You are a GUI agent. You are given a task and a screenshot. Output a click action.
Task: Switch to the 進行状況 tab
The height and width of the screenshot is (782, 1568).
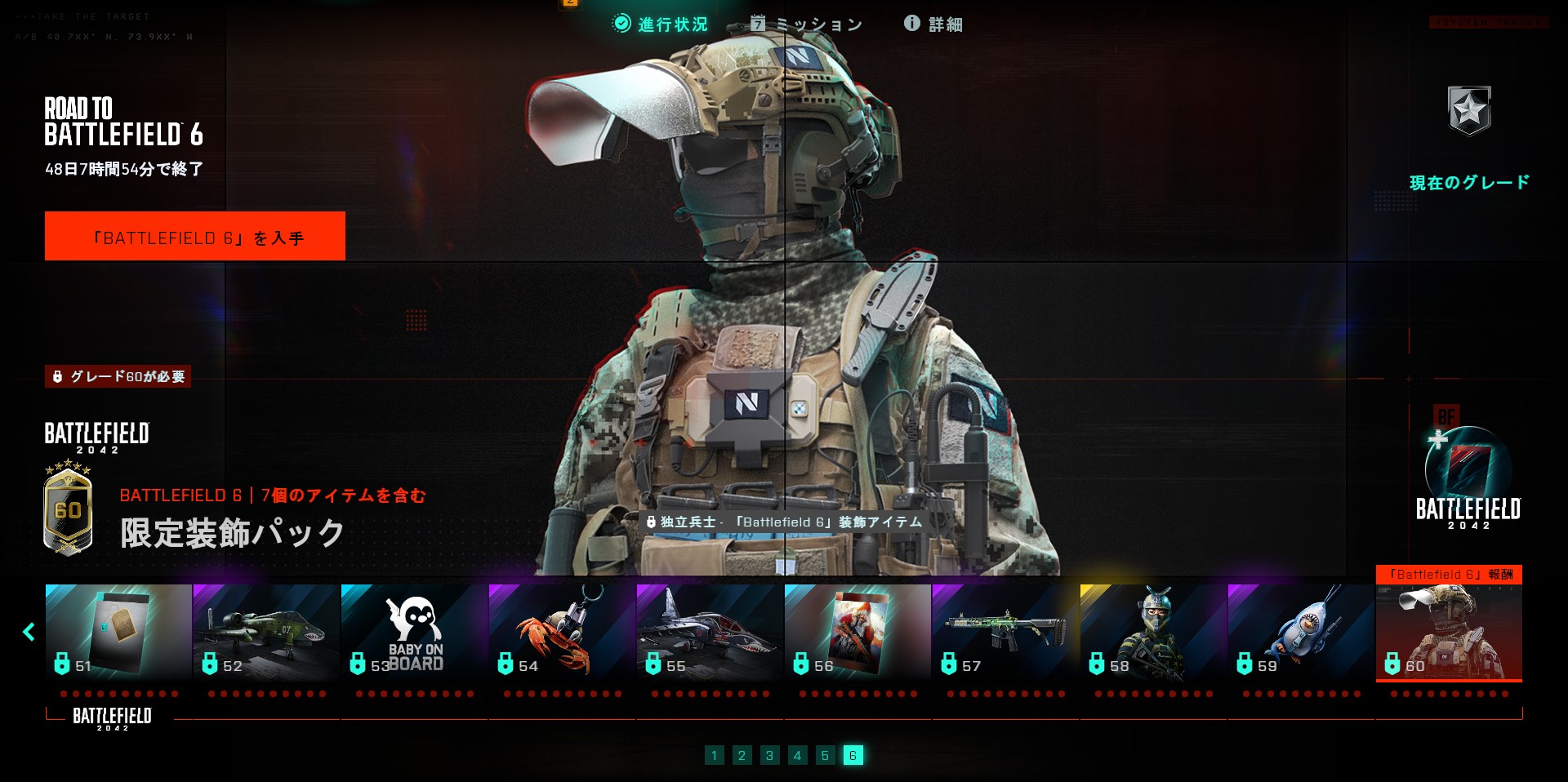click(x=661, y=24)
